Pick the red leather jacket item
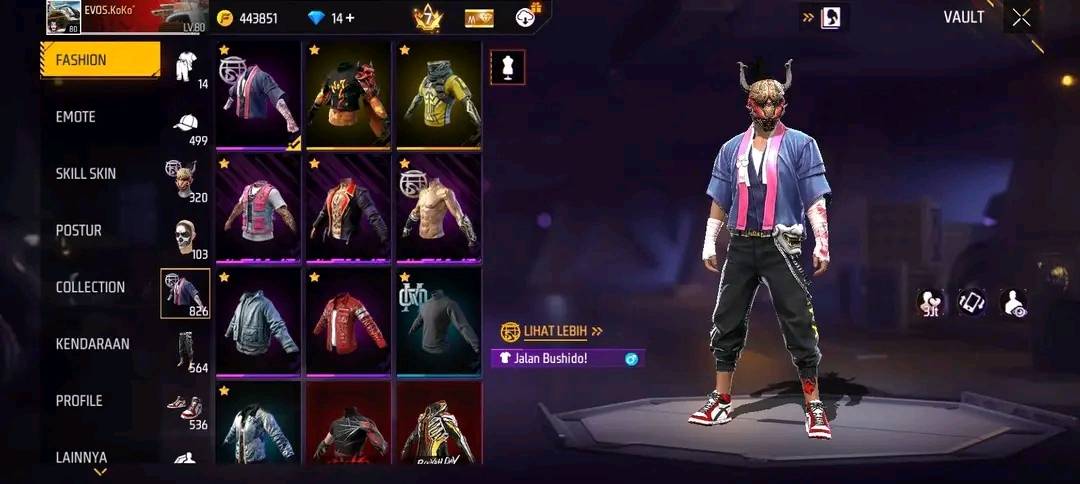1080x484 pixels. pos(348,321)
